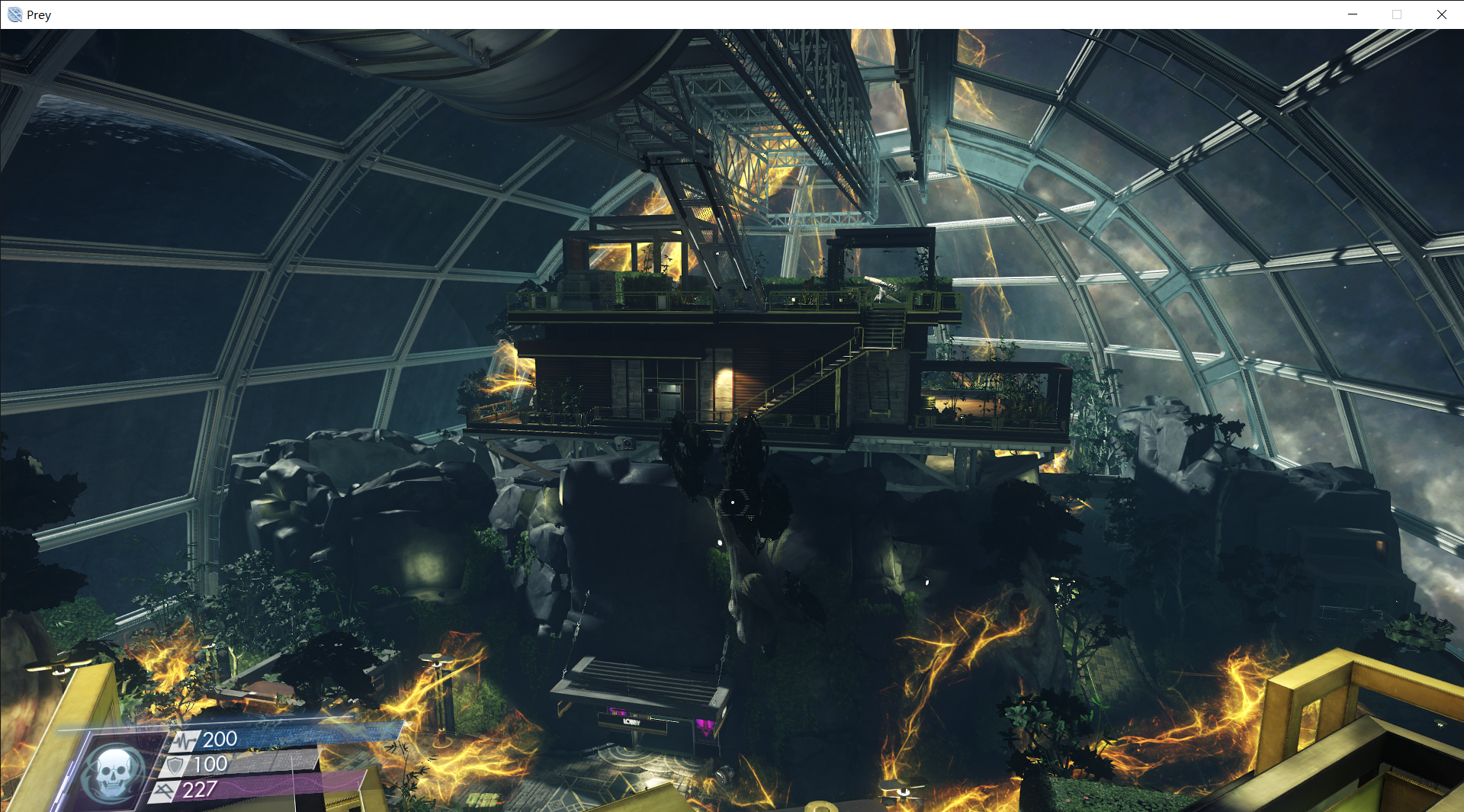Click the skull portrait icon
Screen dimensions: 1464x812
(x=113, y=772)
